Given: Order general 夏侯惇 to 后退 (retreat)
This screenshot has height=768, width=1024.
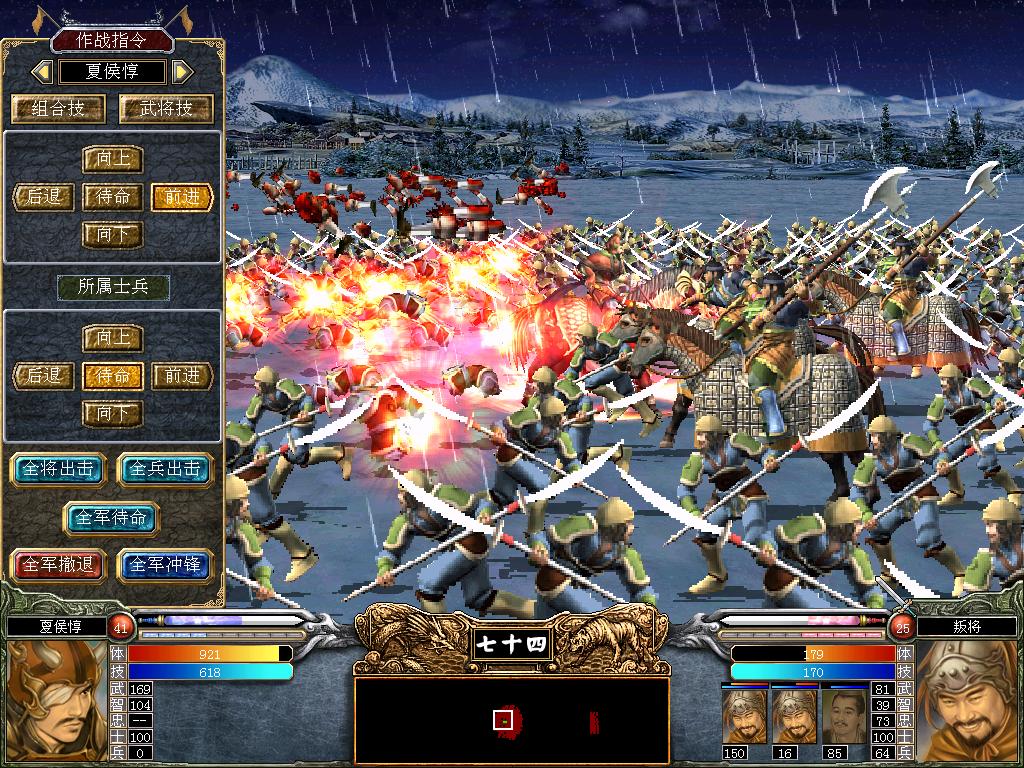Looking at the screenshot, I should click(44, 197).
